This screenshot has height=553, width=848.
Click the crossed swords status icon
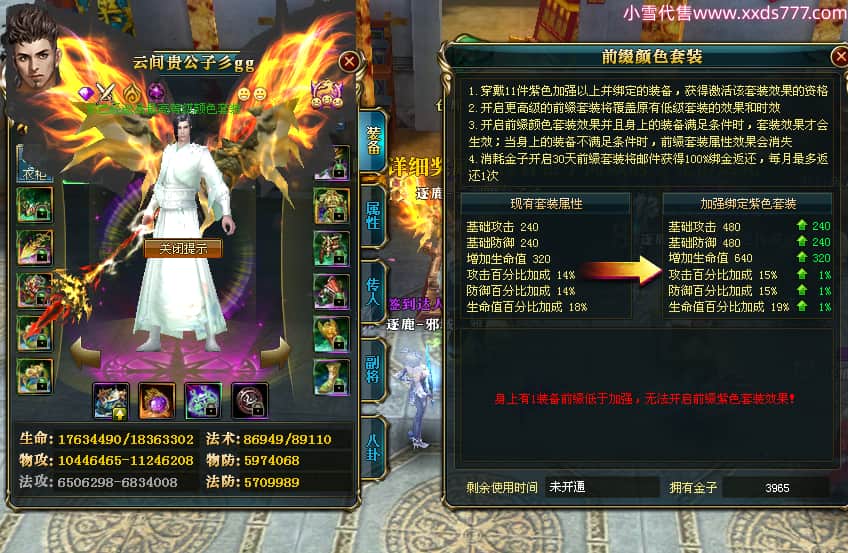[107, 93]
